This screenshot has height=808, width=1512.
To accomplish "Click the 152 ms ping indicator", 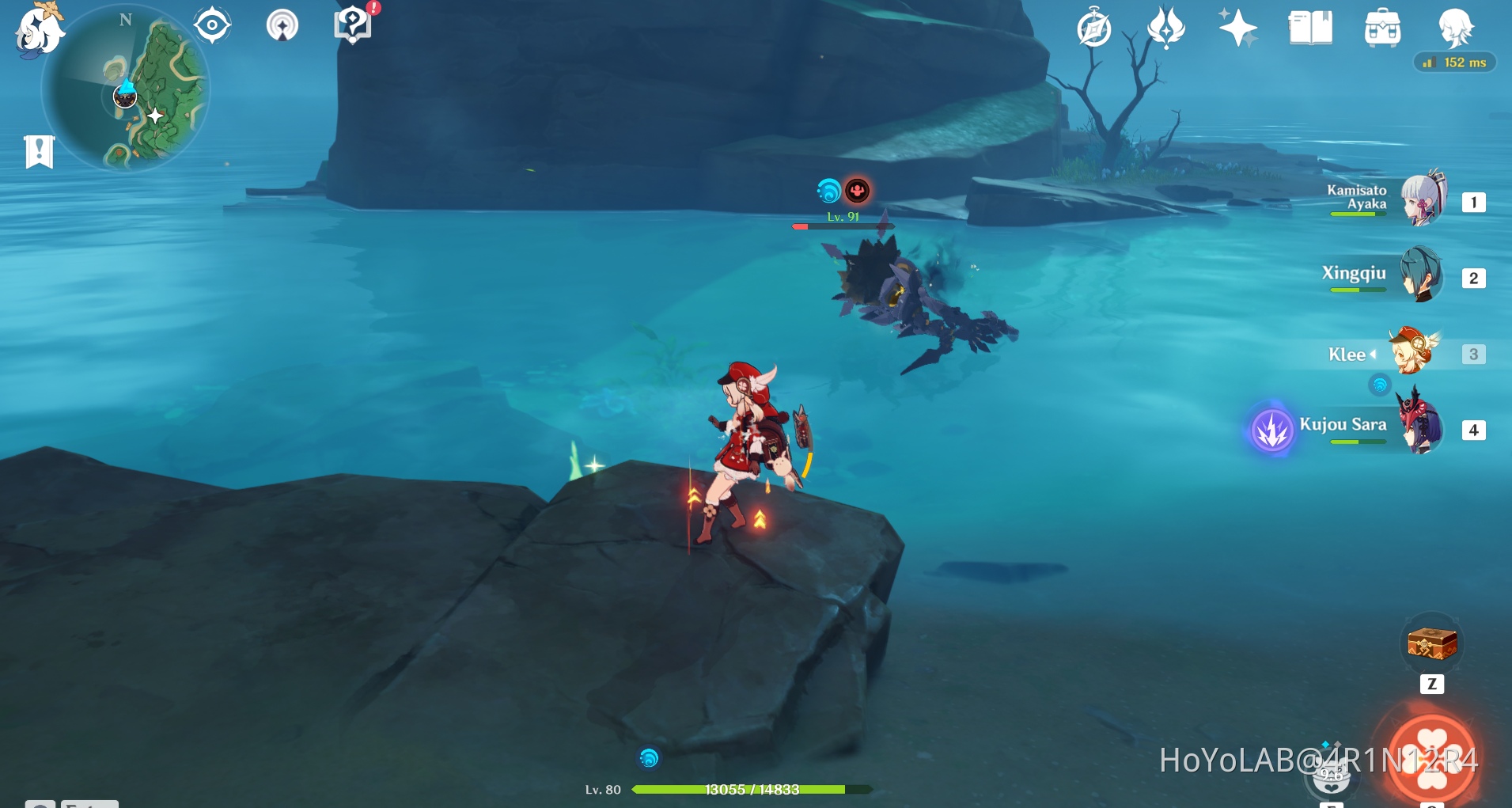I will point(1455,63).
